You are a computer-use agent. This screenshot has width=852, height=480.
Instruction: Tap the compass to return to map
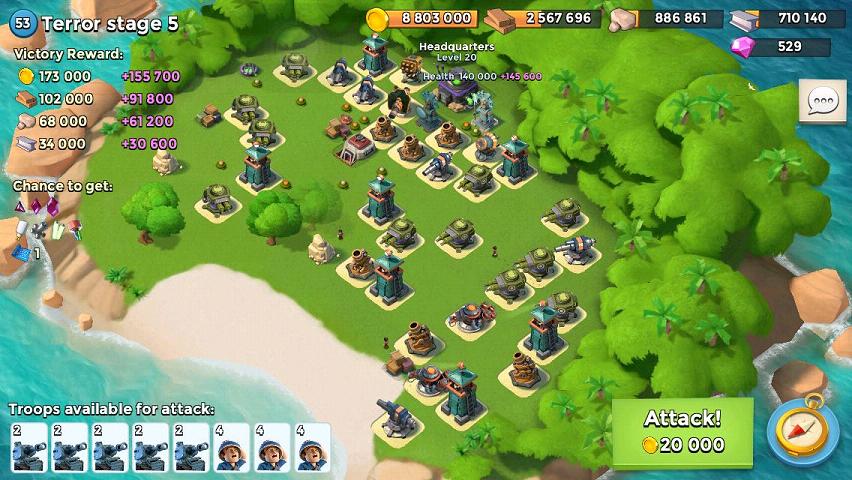(x=802, y=431)
